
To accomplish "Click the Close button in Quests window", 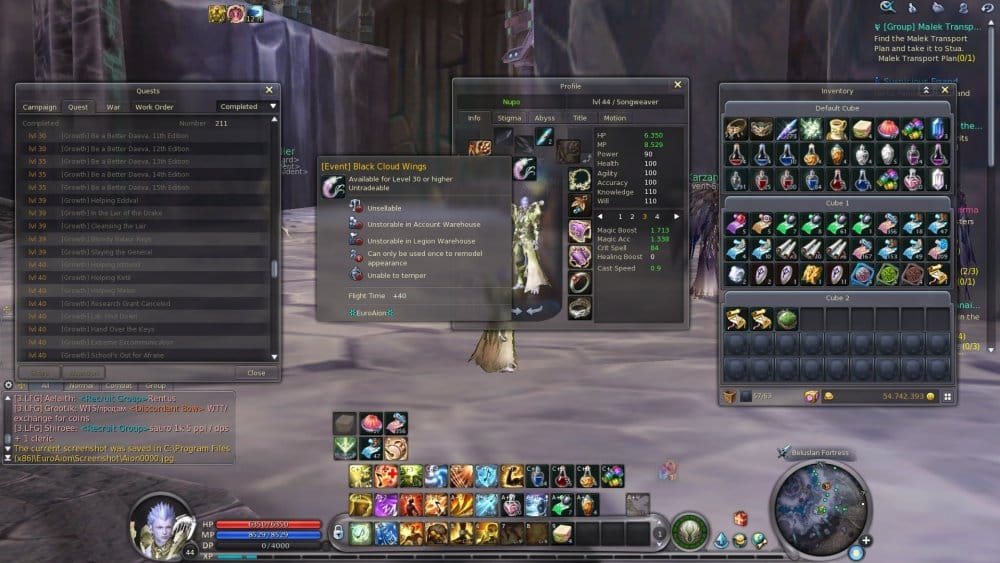I will 256,373.
